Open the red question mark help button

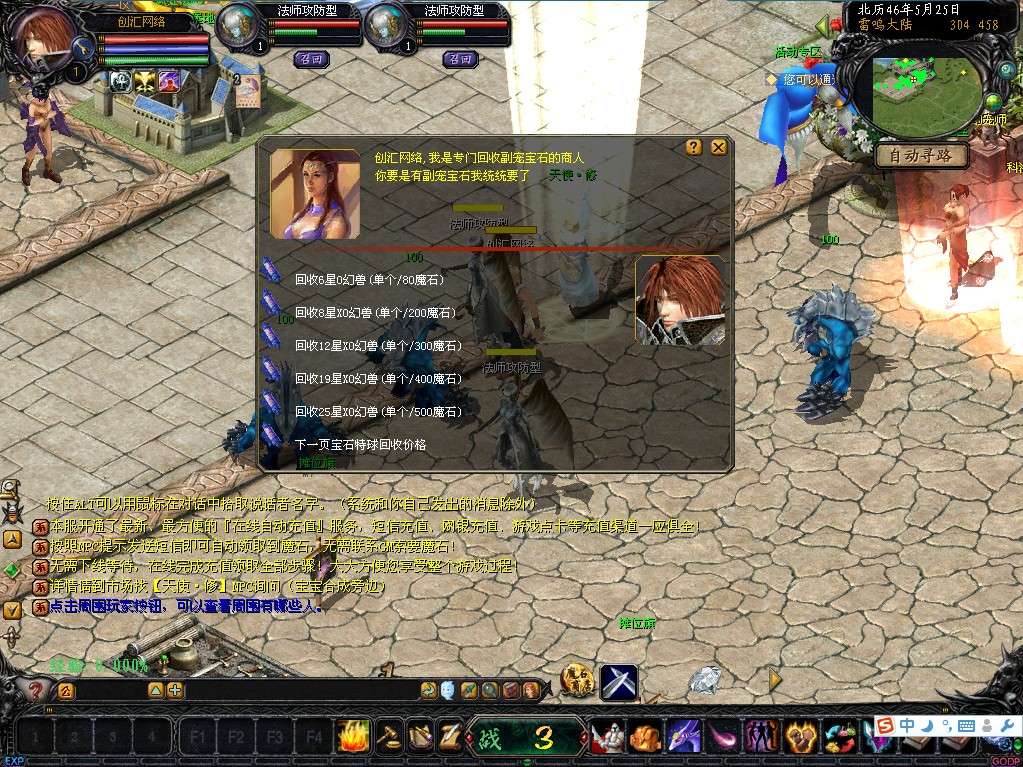click(x=36, y=690)
